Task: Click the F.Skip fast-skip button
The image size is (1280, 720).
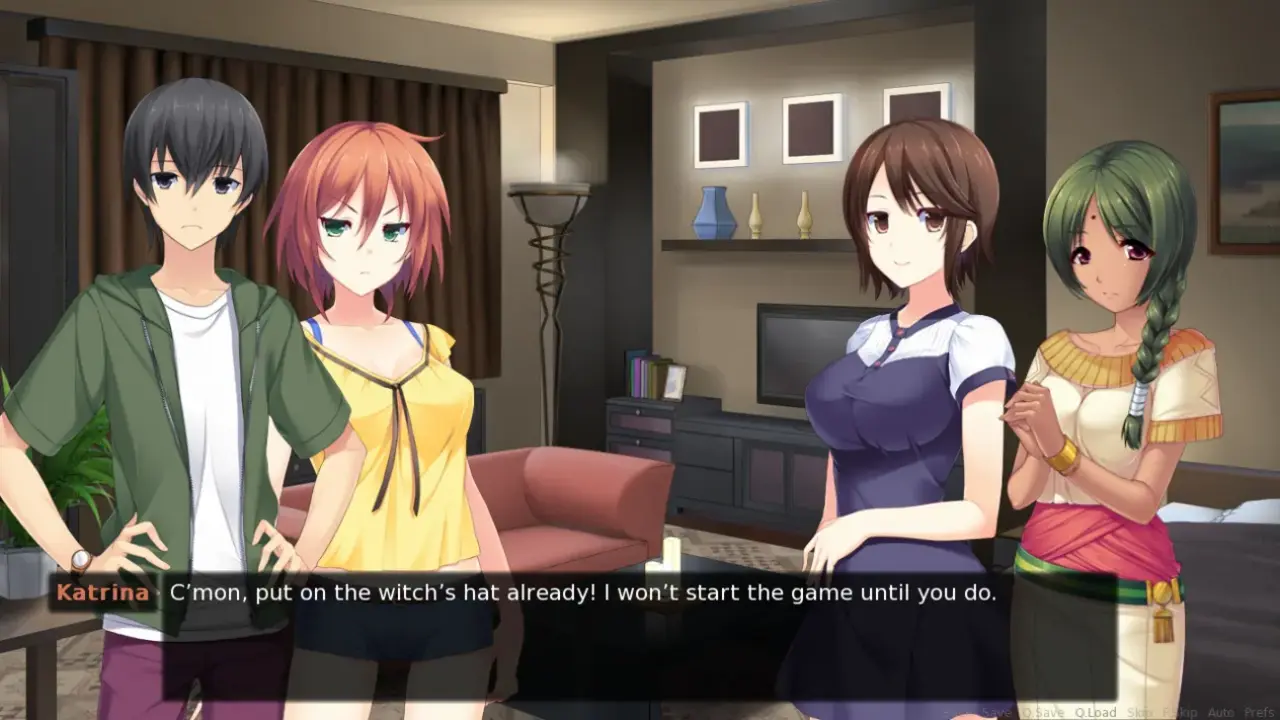Action: coord(1178,712)
